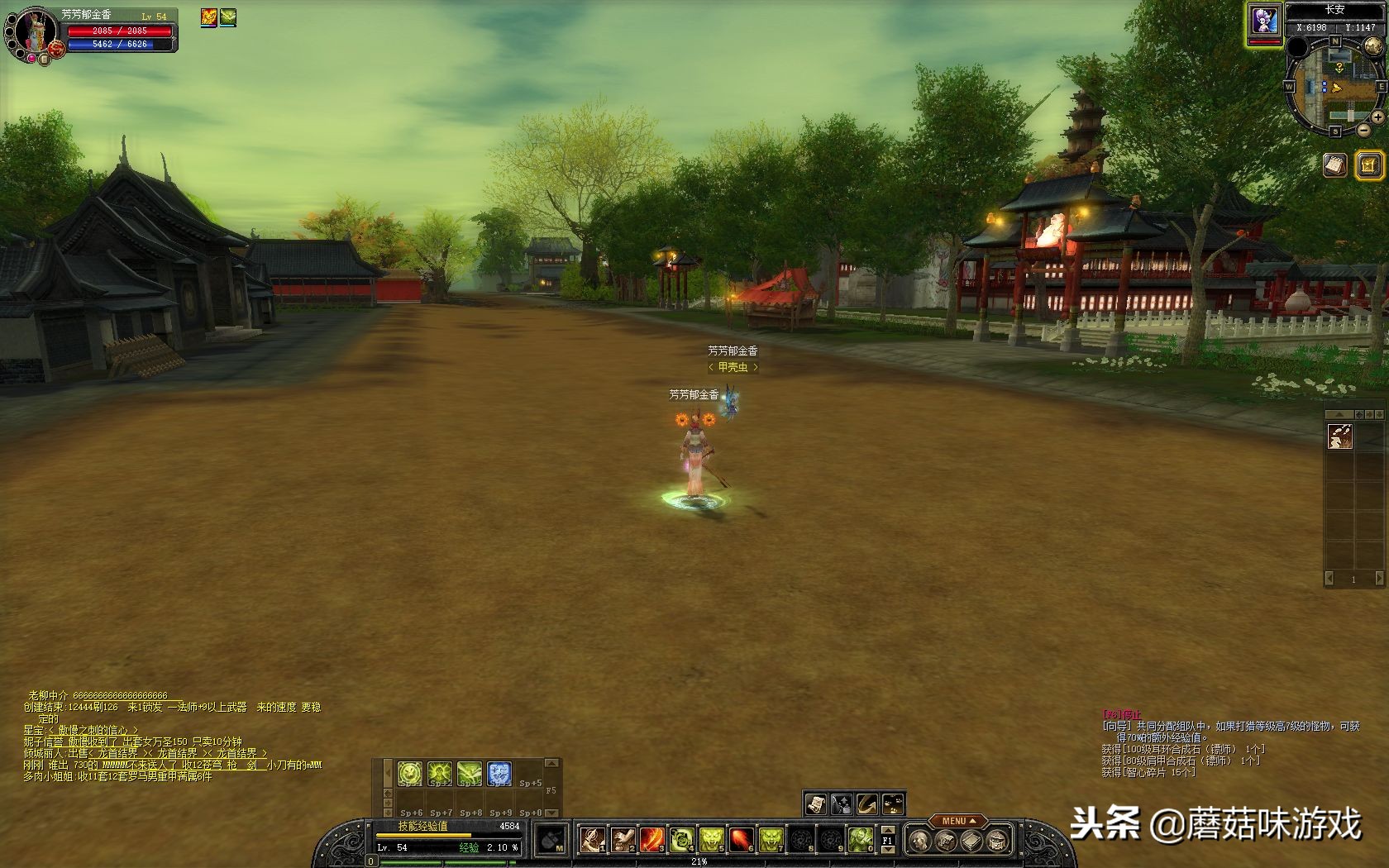The width and height of the screenshot is (1389, 868).
Task: Switch hotbar page with the up arrow above F1
Action: 888,829
